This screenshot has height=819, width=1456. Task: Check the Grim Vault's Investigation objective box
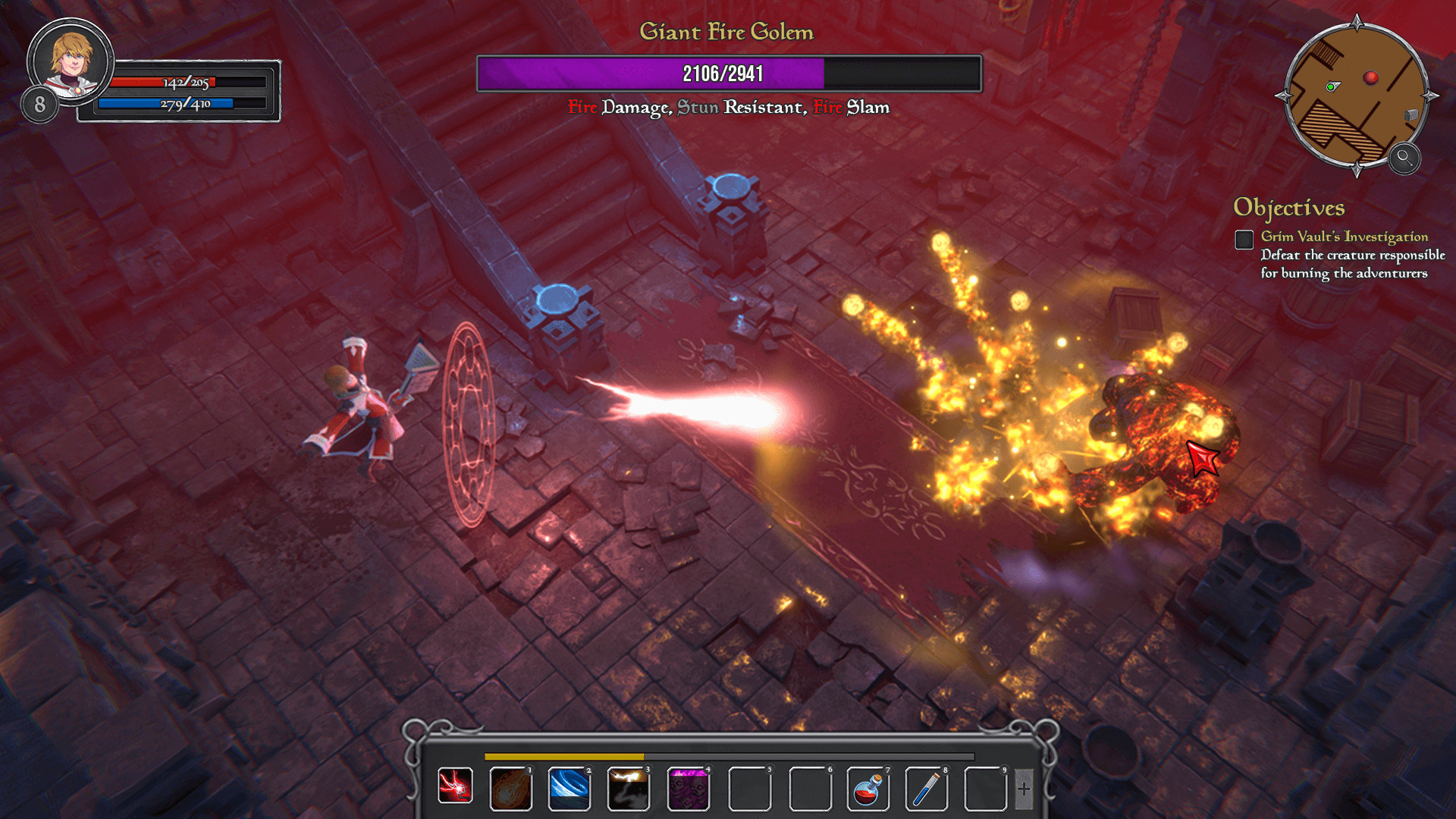tap(1243, 240)
